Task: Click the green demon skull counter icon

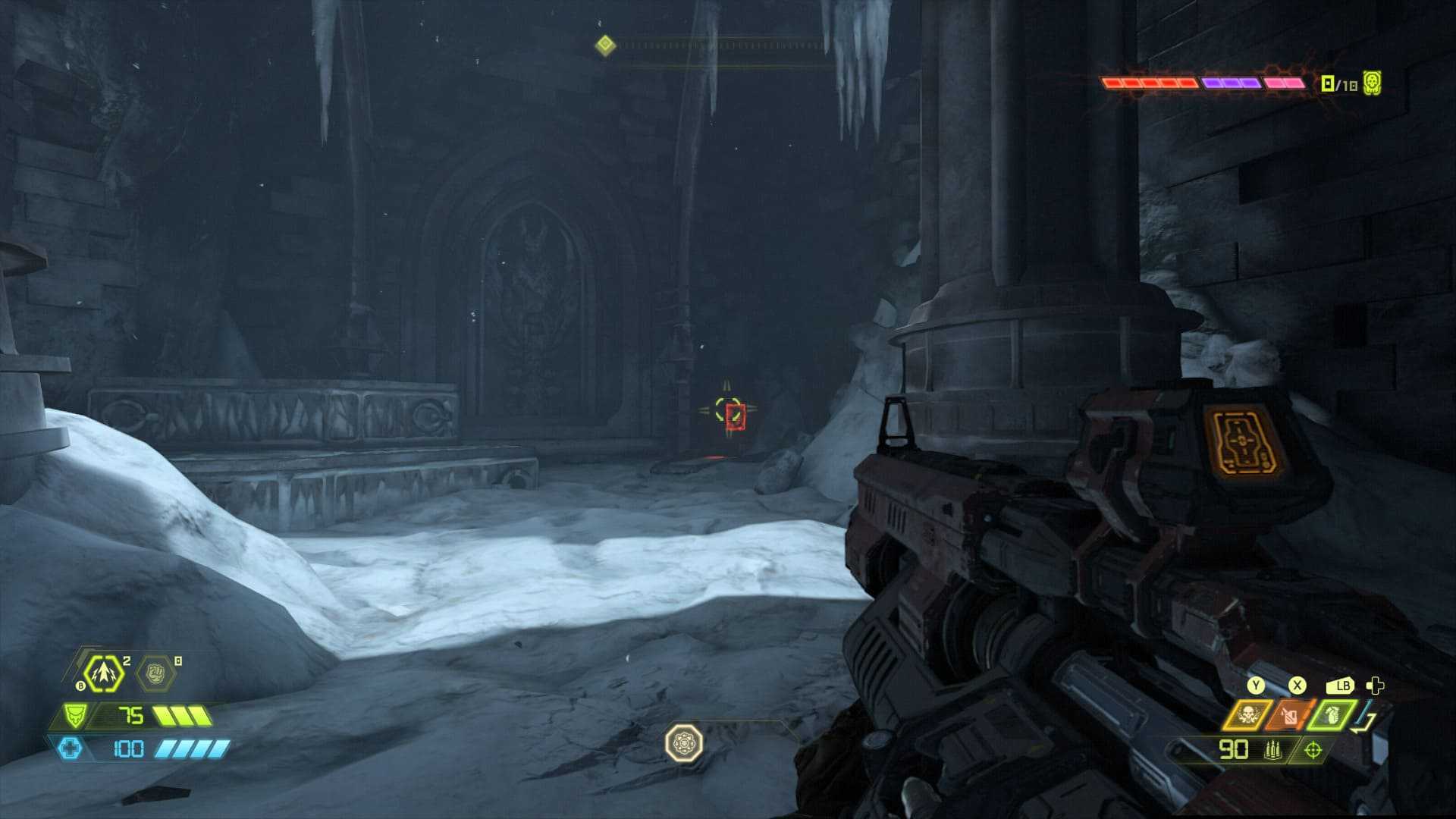Action: coord(1372,83)
